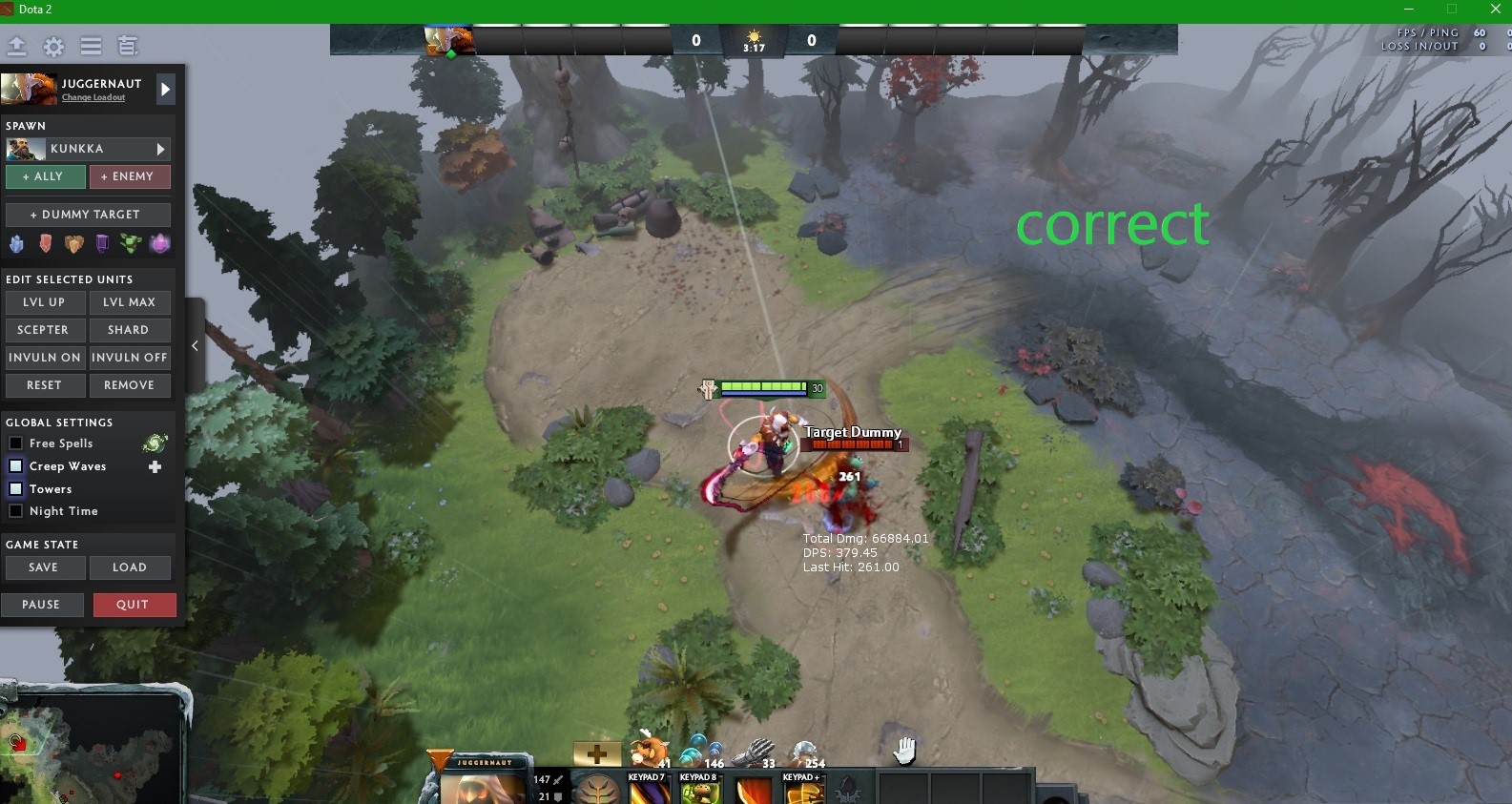Enable Free Spells in Global Settings

(15, 443)
